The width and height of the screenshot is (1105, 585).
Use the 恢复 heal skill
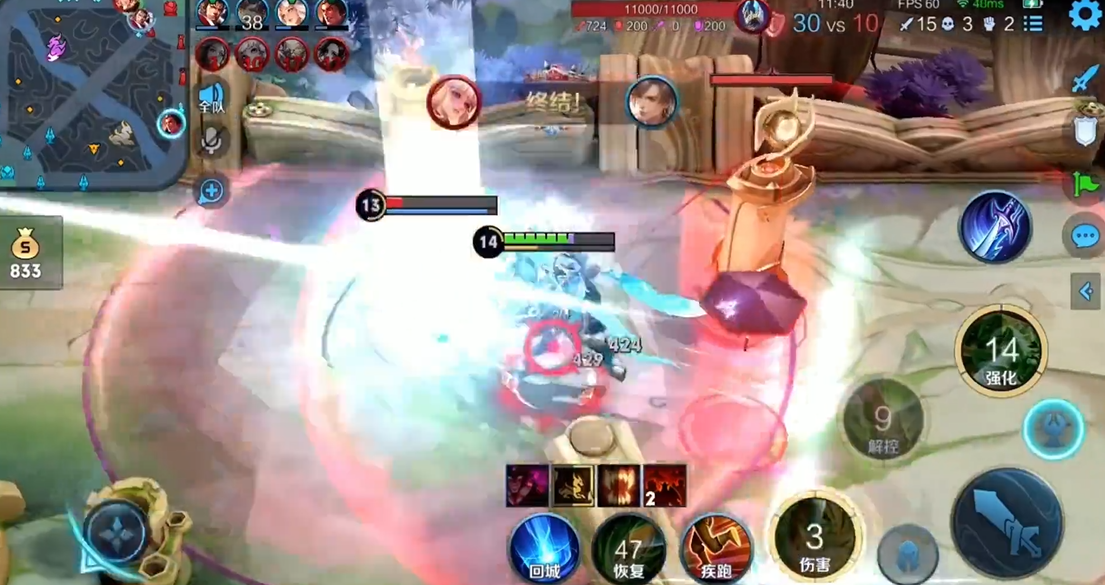(x=628, y=548)
